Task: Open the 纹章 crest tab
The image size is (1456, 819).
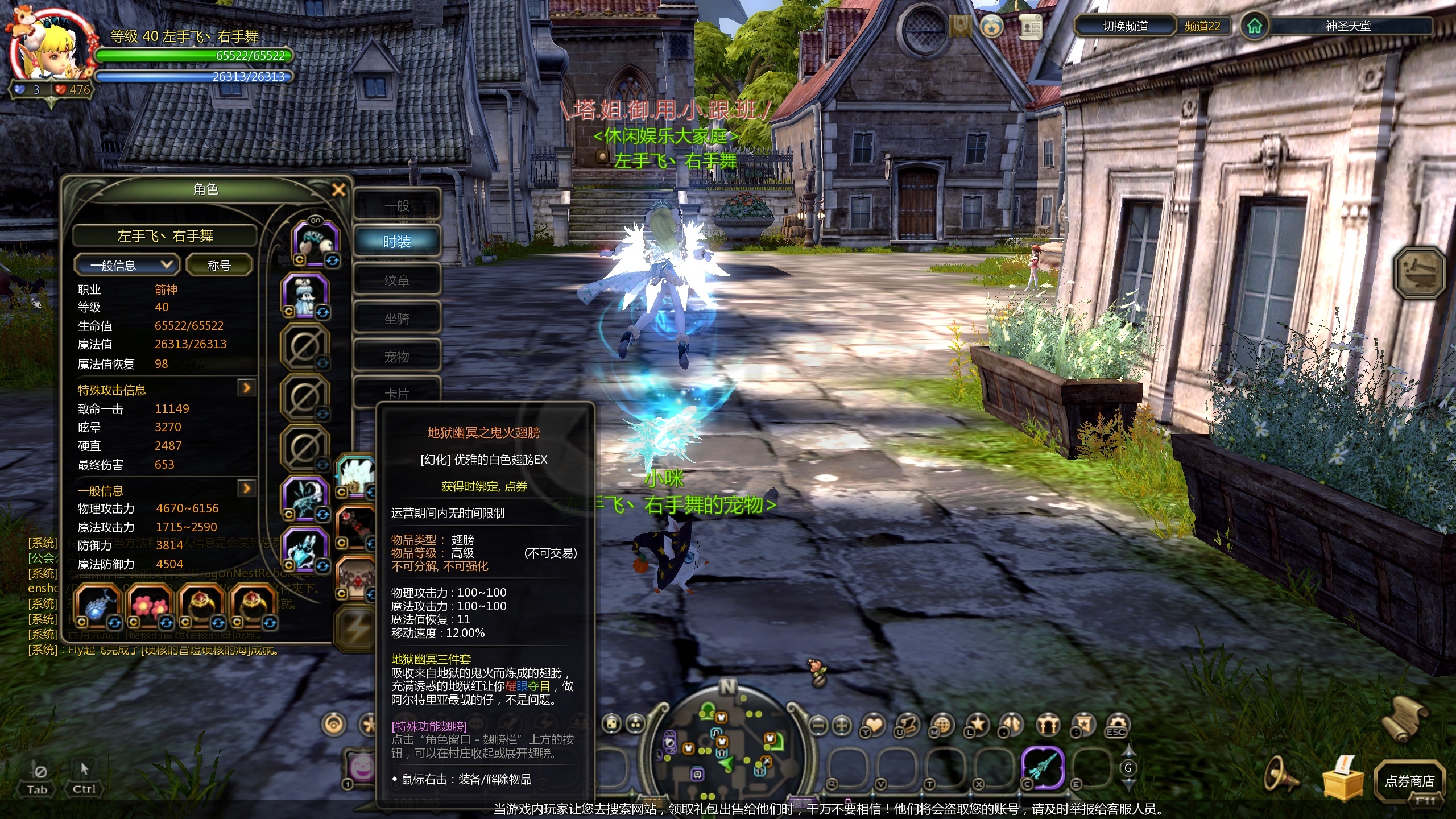Action: tap(397, 280)
